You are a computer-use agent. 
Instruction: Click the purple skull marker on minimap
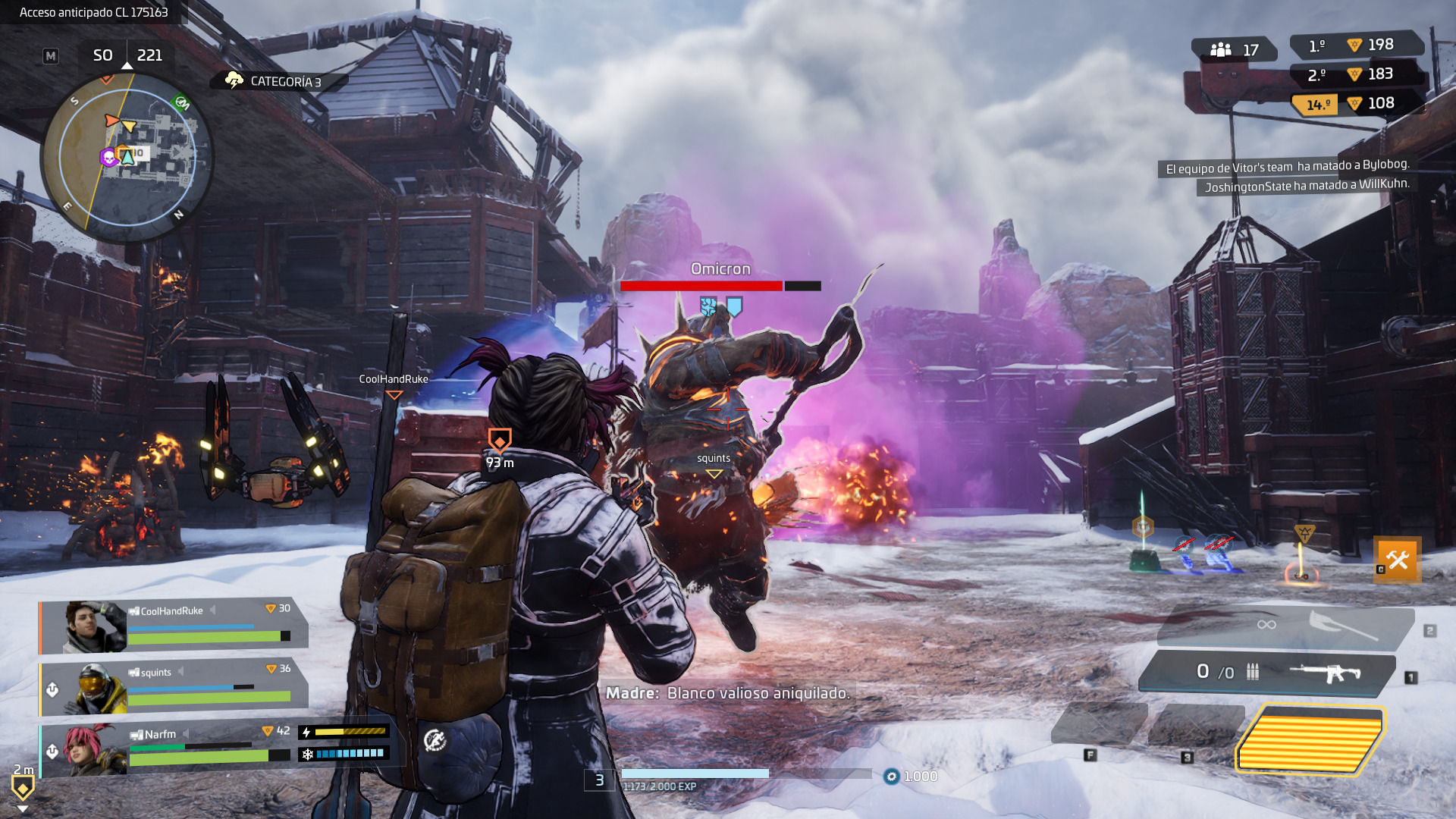pyautogui.click(x=108, y=157)
